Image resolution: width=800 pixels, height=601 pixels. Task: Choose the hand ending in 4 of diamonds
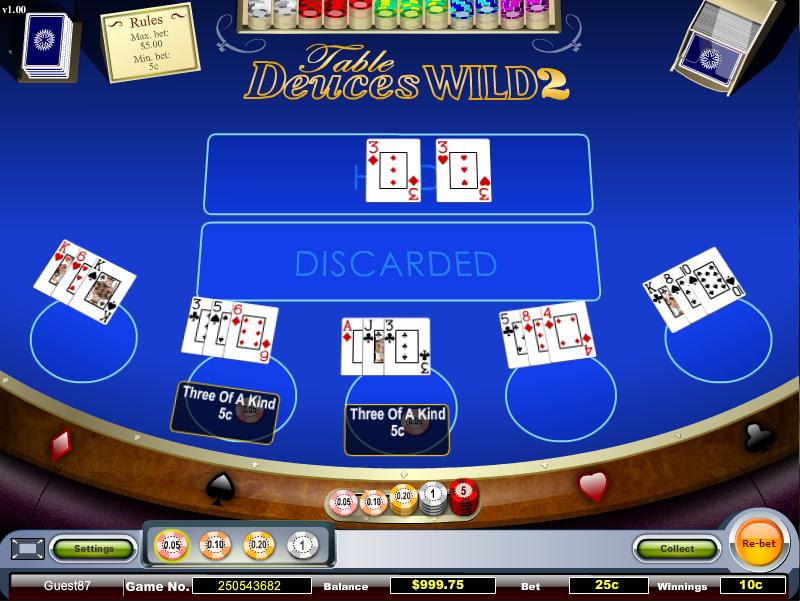548,336
